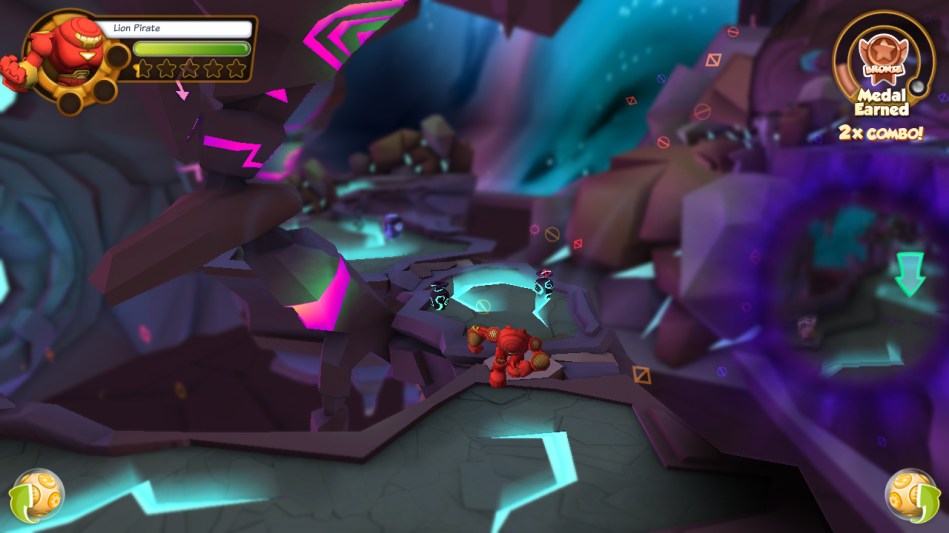The width and height of the screenshot is (949, 533).
Task: Rotate camera with bottom-right orb button
Action: 910,494
